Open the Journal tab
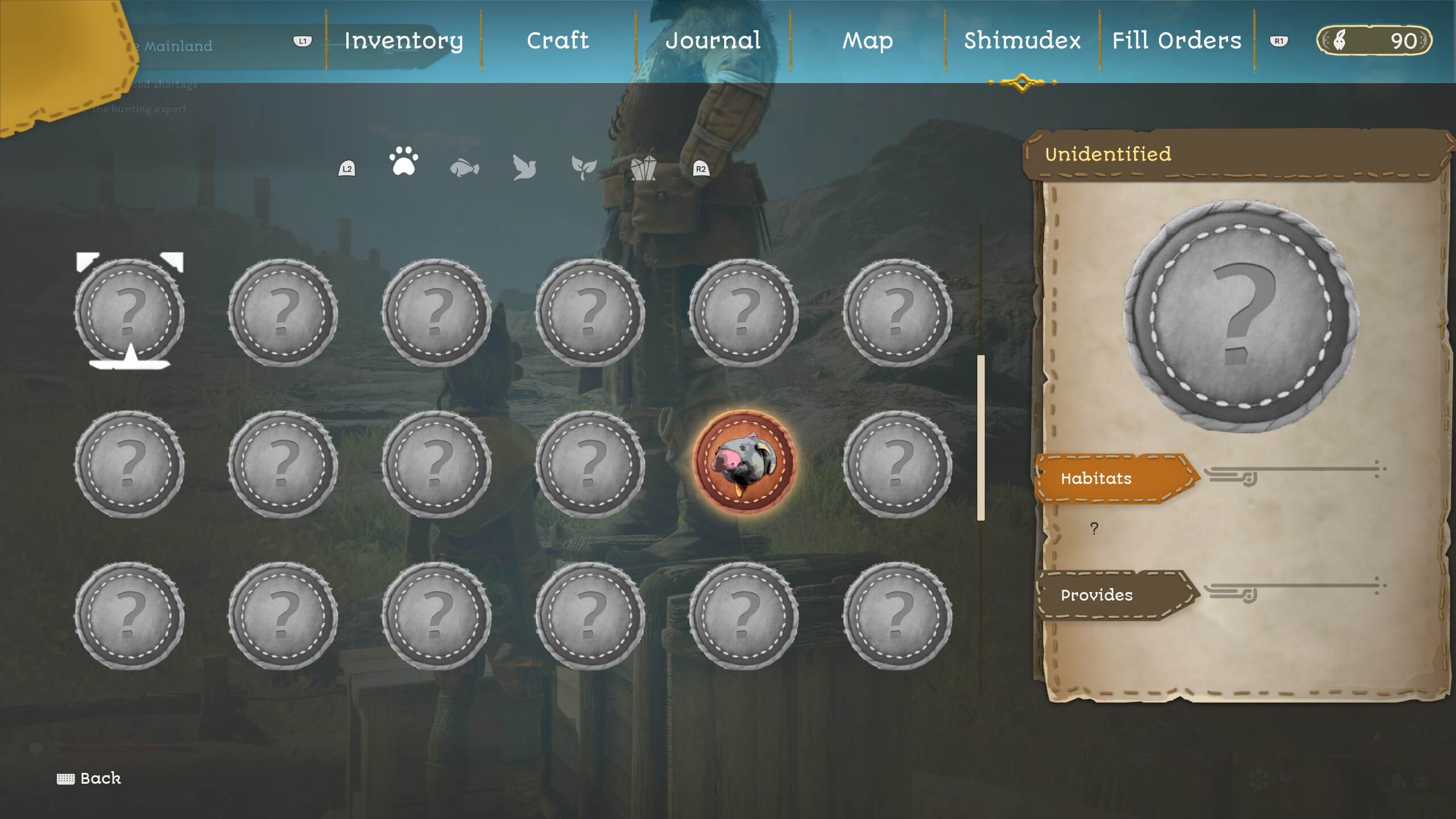1456x819 pixels. (713, 41)
